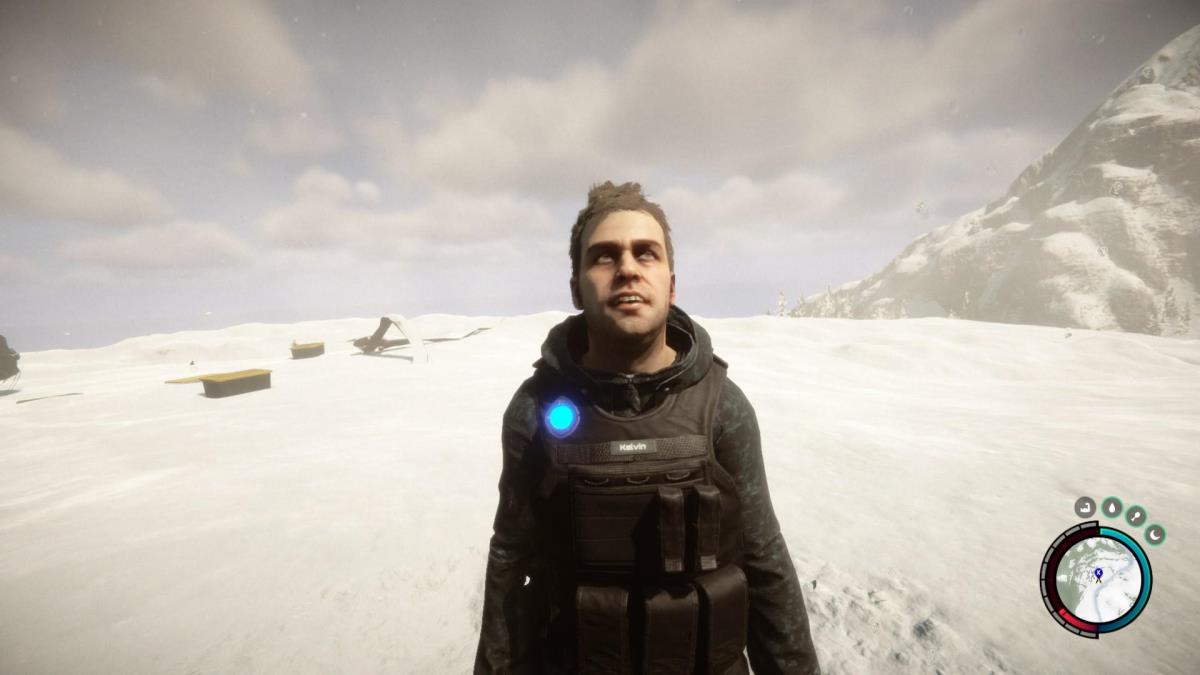This screenshot has height=675, width=1200.
Task: Click the flexed arm strength icon
Action: coord(1085,507)
